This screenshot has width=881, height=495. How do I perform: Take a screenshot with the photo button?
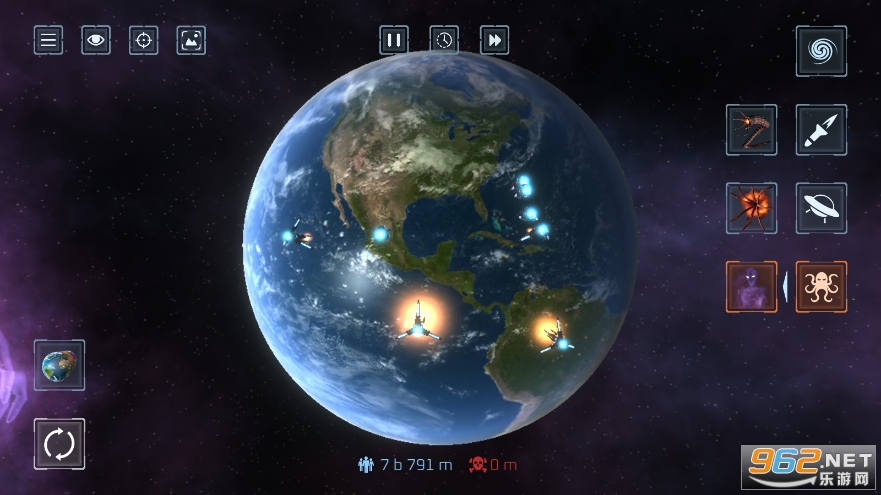[191, 40]
